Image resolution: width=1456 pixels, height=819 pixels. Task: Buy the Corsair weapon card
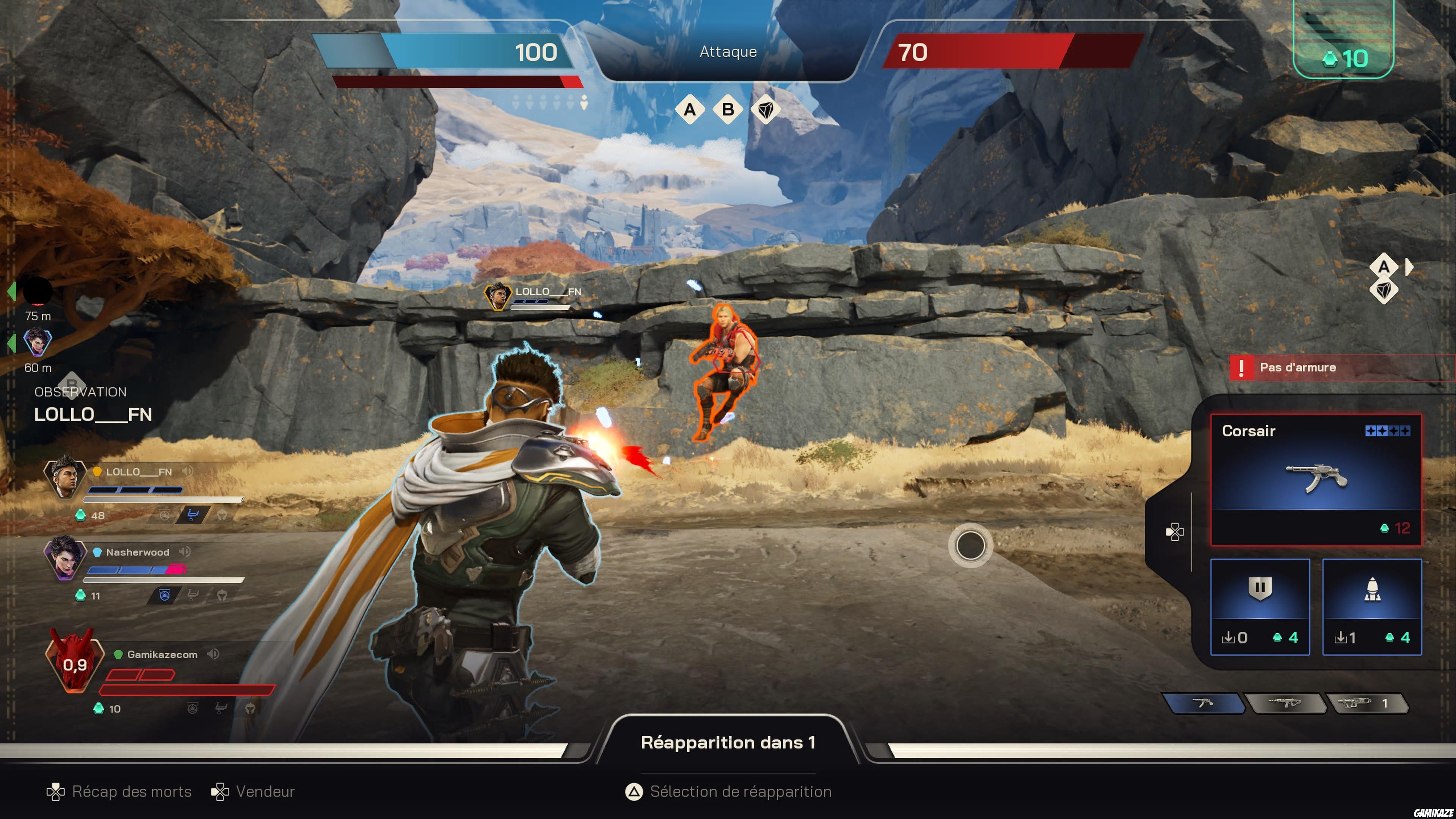point(1316,479)
